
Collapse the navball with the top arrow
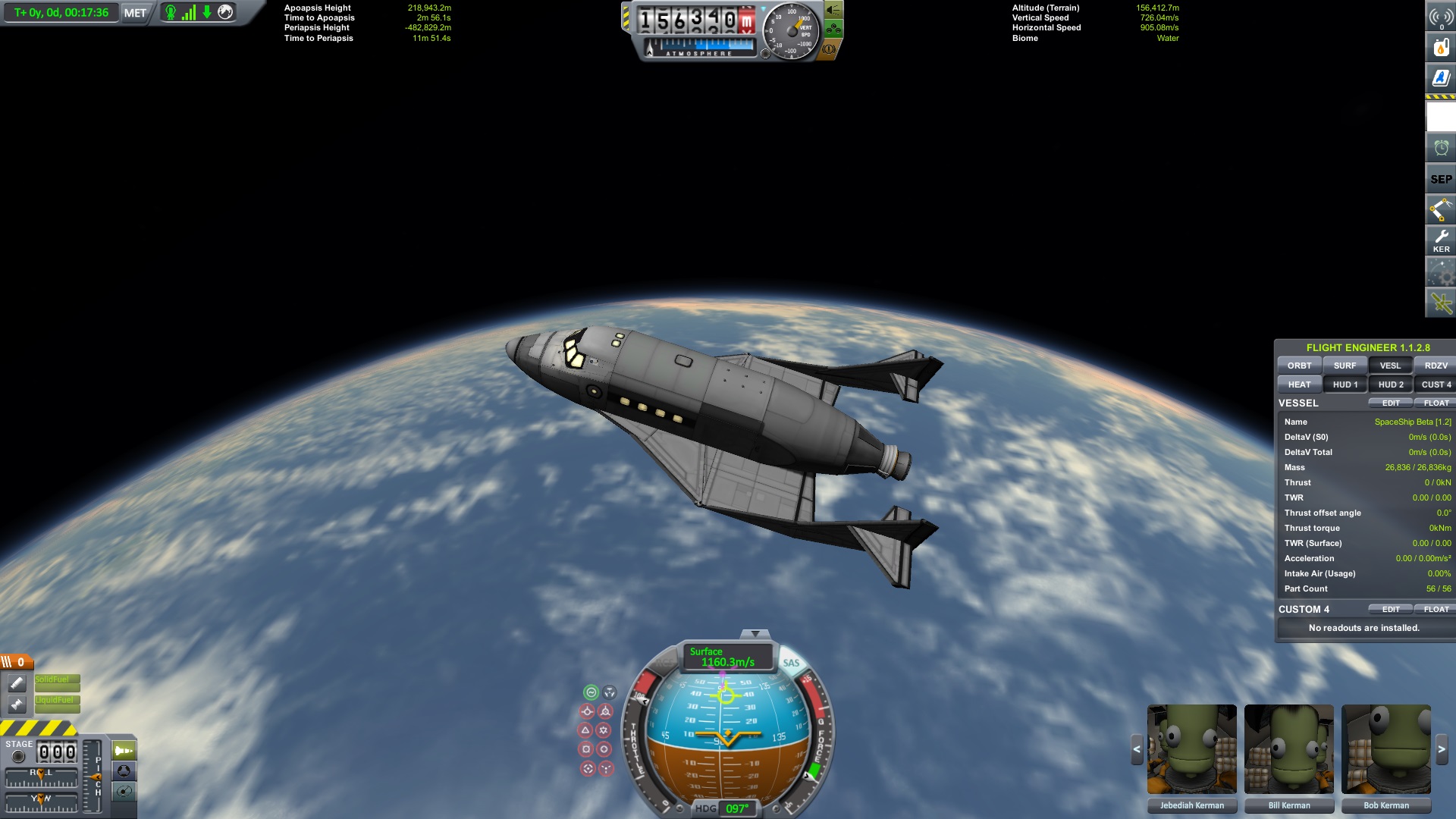click(x=755, y=634)
